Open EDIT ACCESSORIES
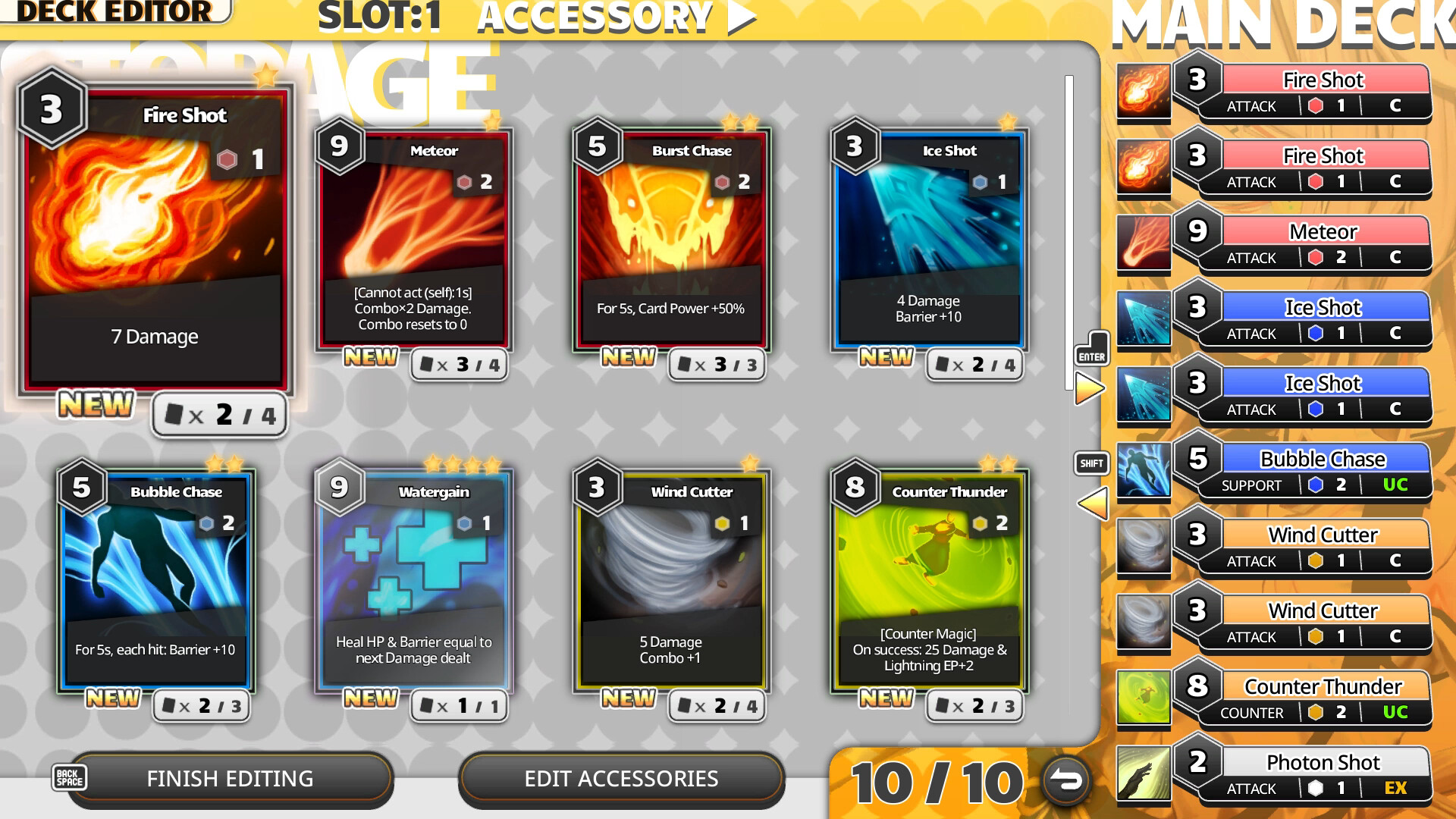Screen dimensions: 1456x819 click(x=621, y=779)
